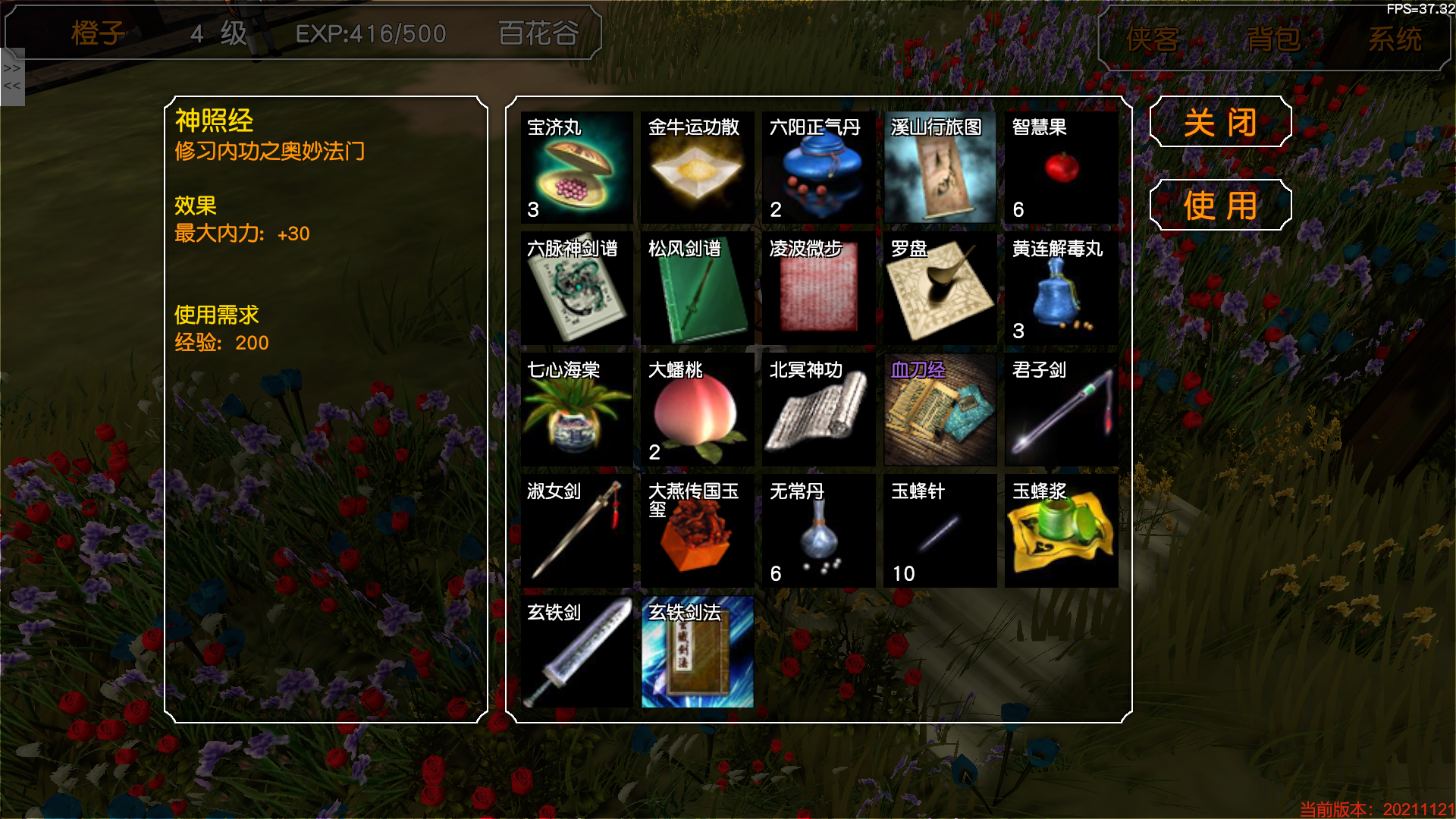
Task: Close the inventory with 关闭 button
Action: 1220,122
